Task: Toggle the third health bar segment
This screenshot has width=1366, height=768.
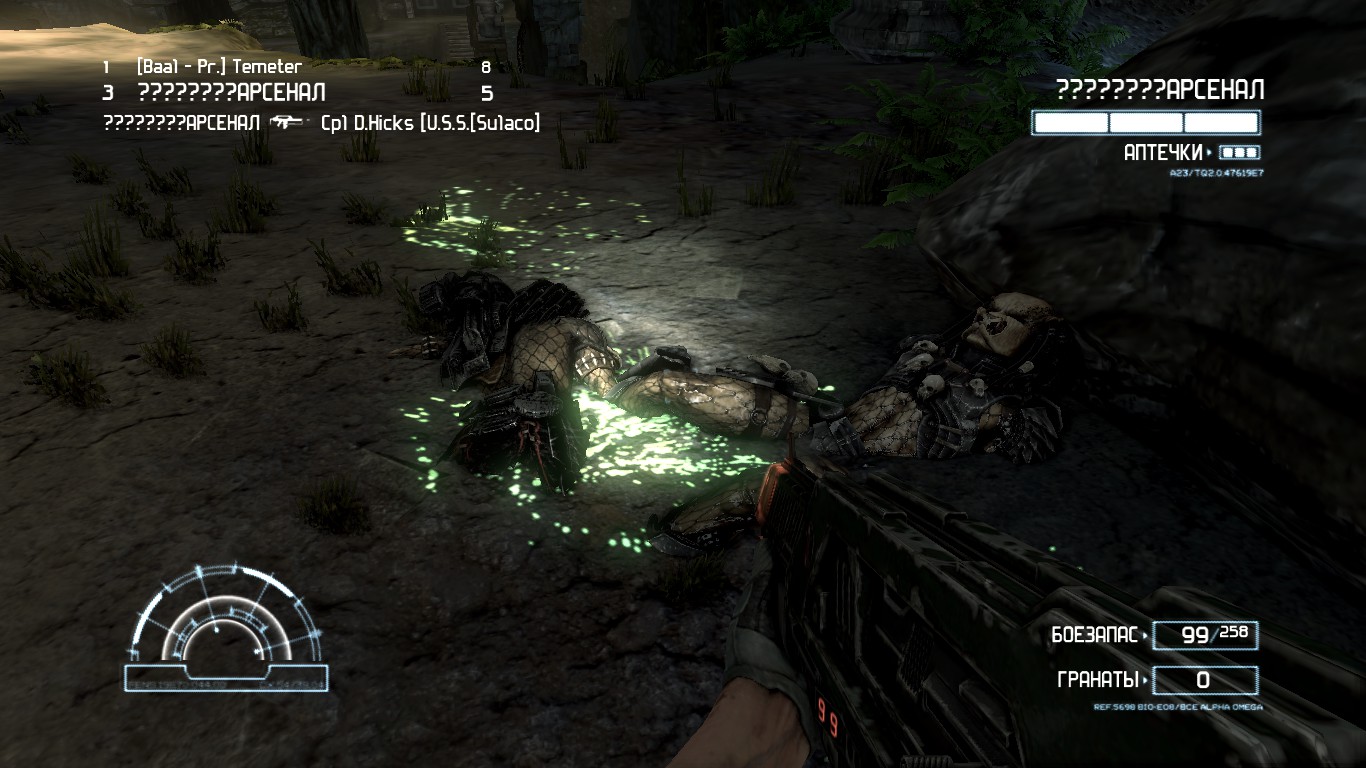Action: 1221,122
